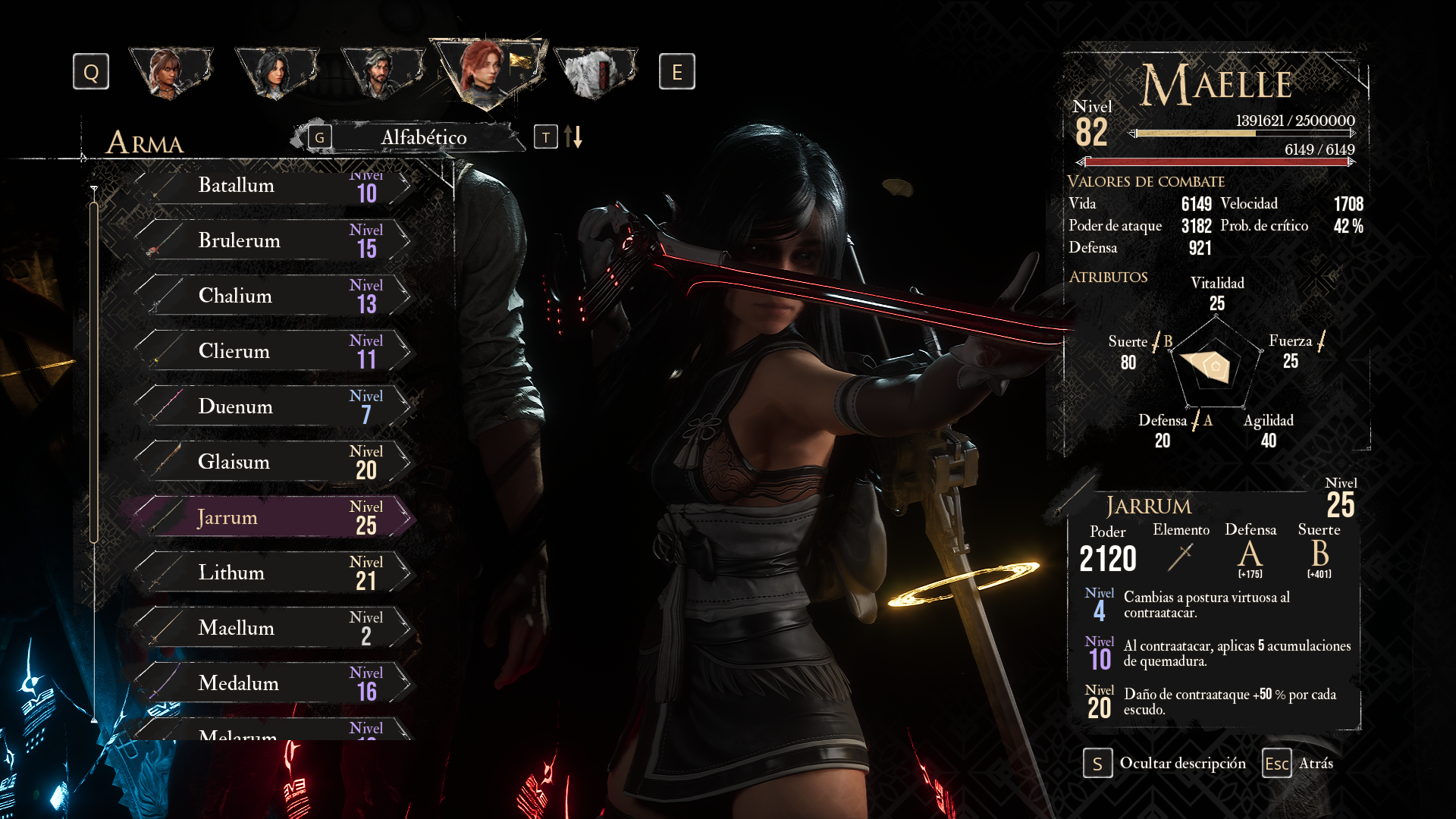Select the Glaisum weapon
Image resolution: width=1456 pixels, height=819 pixels.
pos(273,462)
